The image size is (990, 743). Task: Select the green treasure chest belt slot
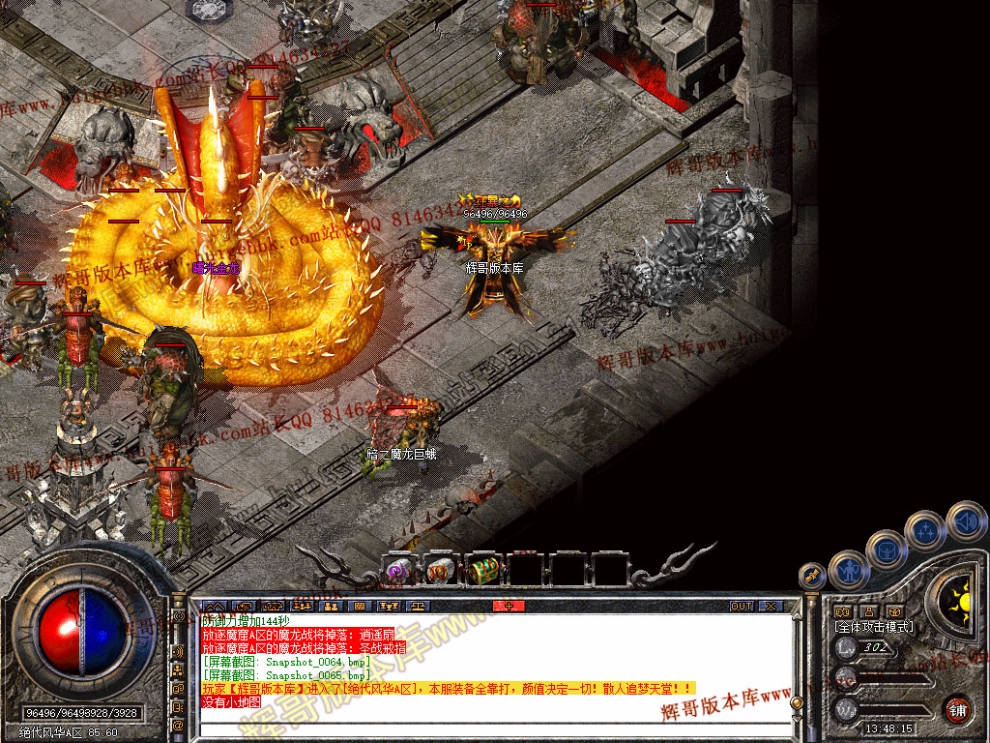tap(483, 570)
